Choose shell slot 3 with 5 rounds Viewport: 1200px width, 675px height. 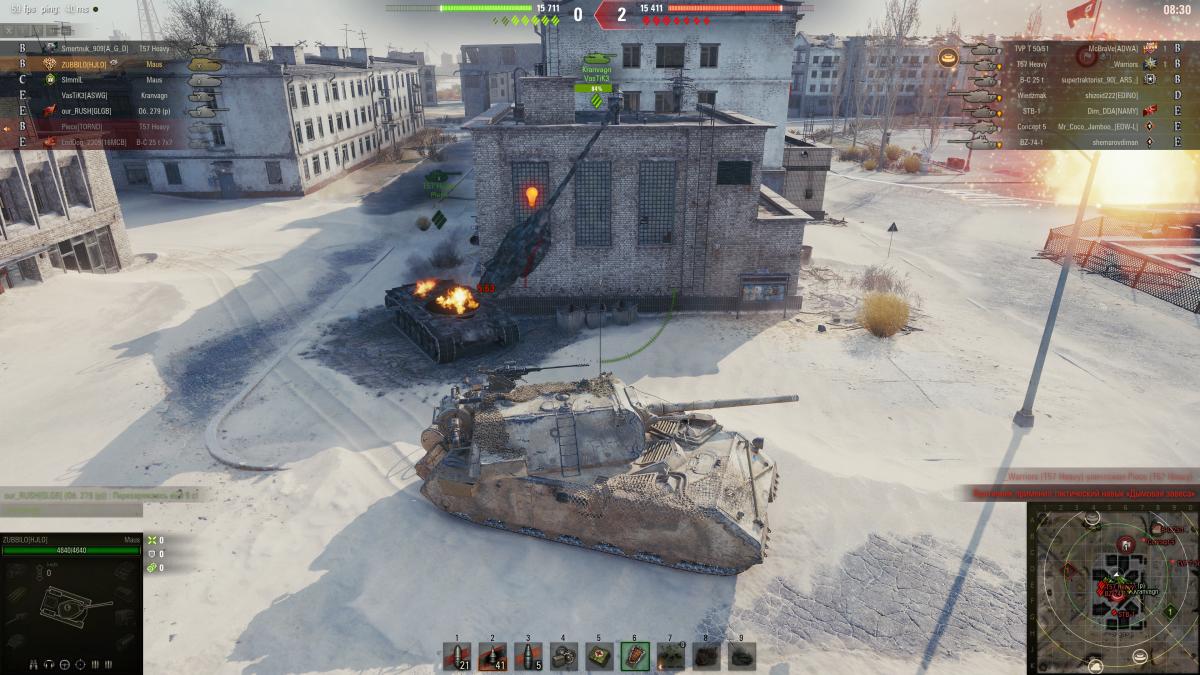point(528,655)
